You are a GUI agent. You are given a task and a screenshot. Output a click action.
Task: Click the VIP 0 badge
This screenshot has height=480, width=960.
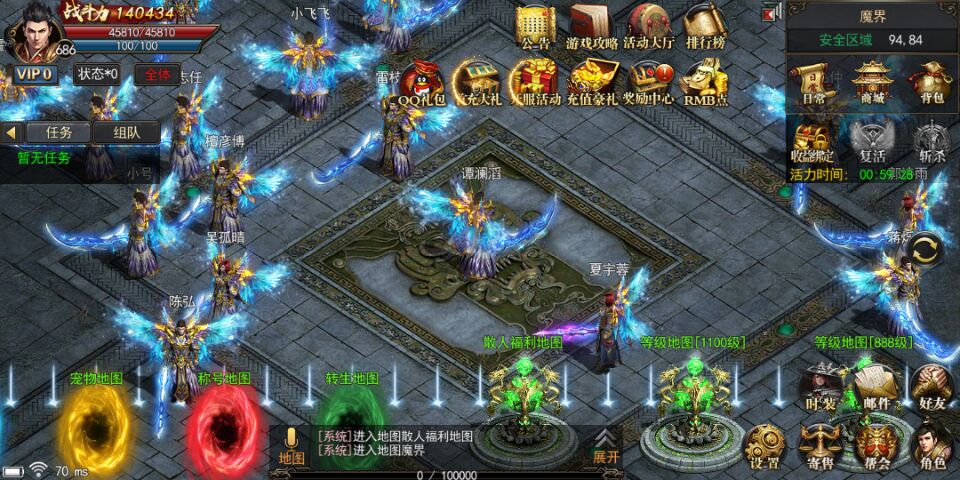34,74
